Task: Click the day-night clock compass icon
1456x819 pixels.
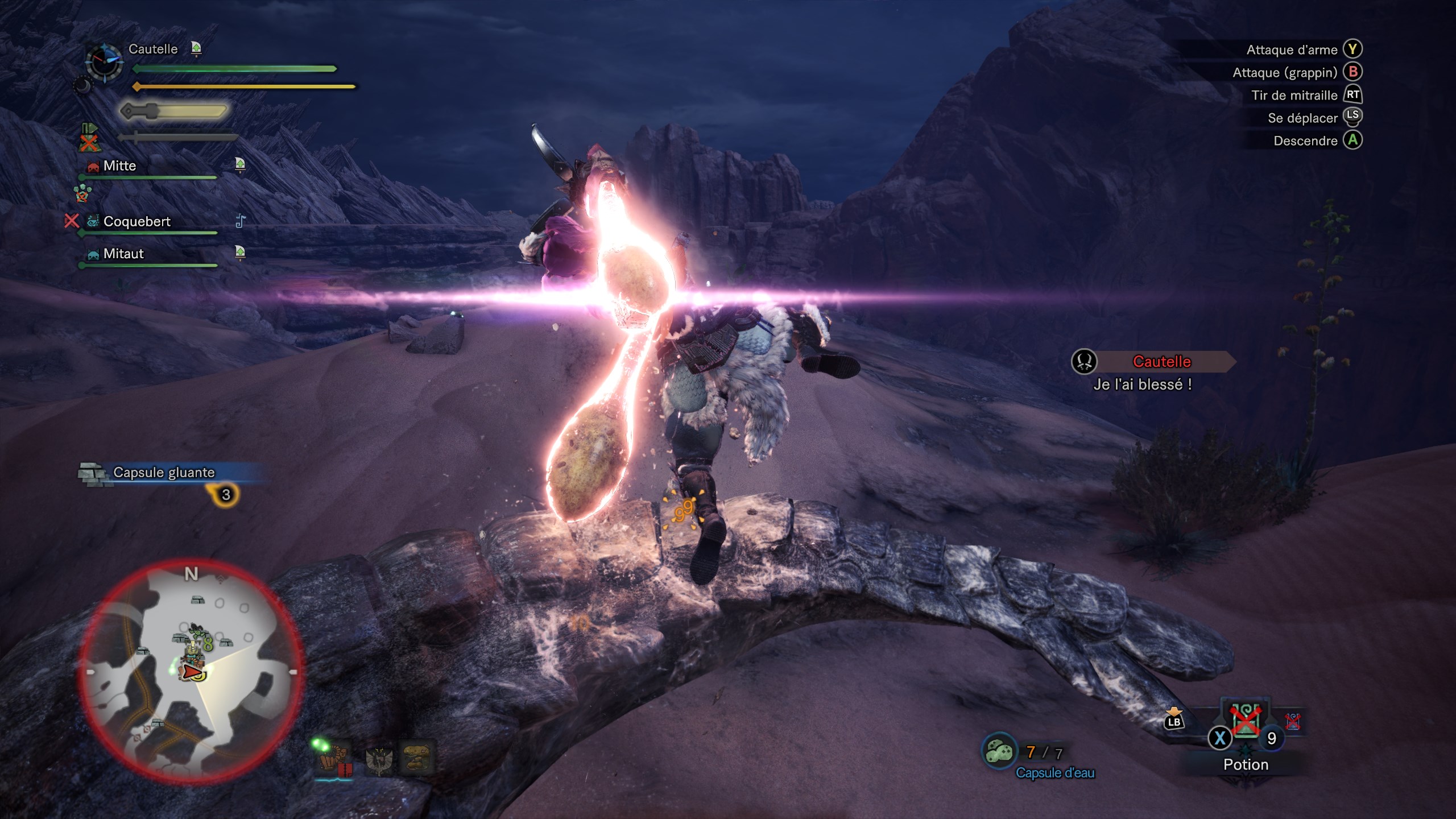Action: (104, 61)
